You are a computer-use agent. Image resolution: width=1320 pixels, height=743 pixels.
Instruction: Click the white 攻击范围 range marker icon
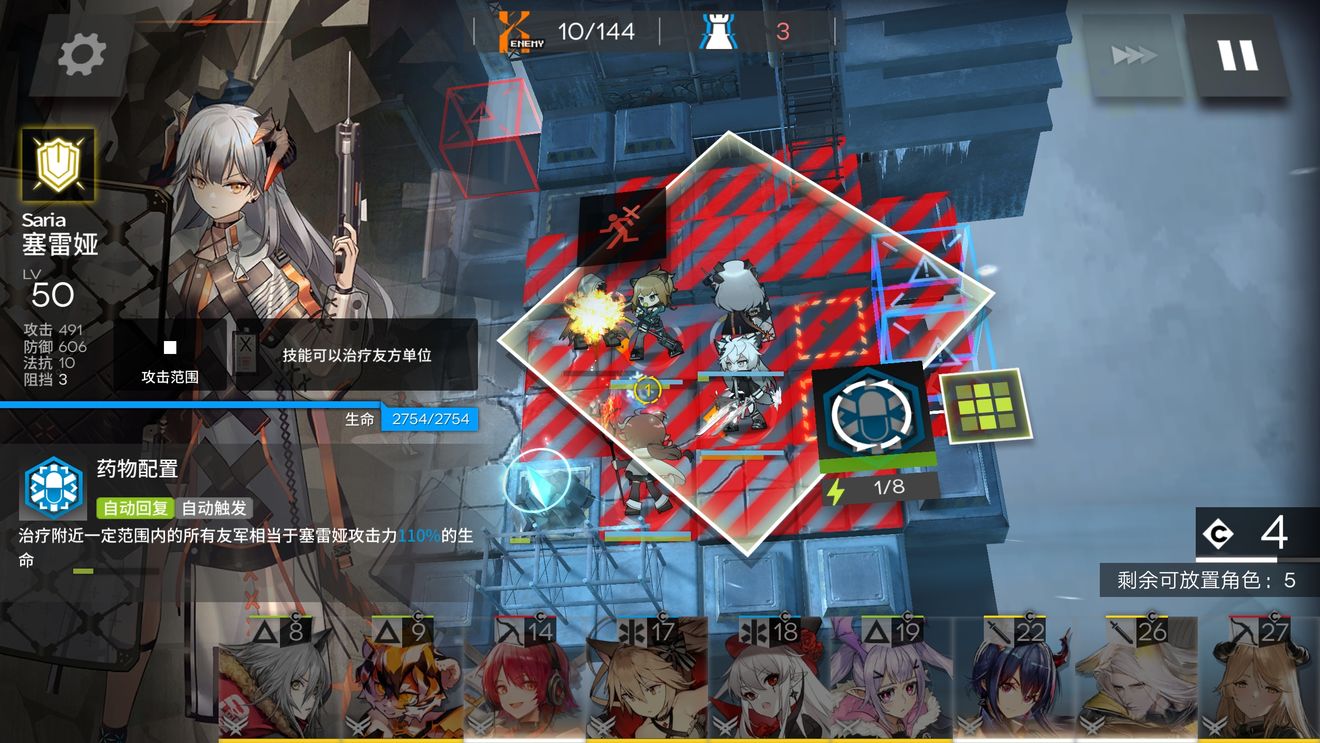point(168,347)
